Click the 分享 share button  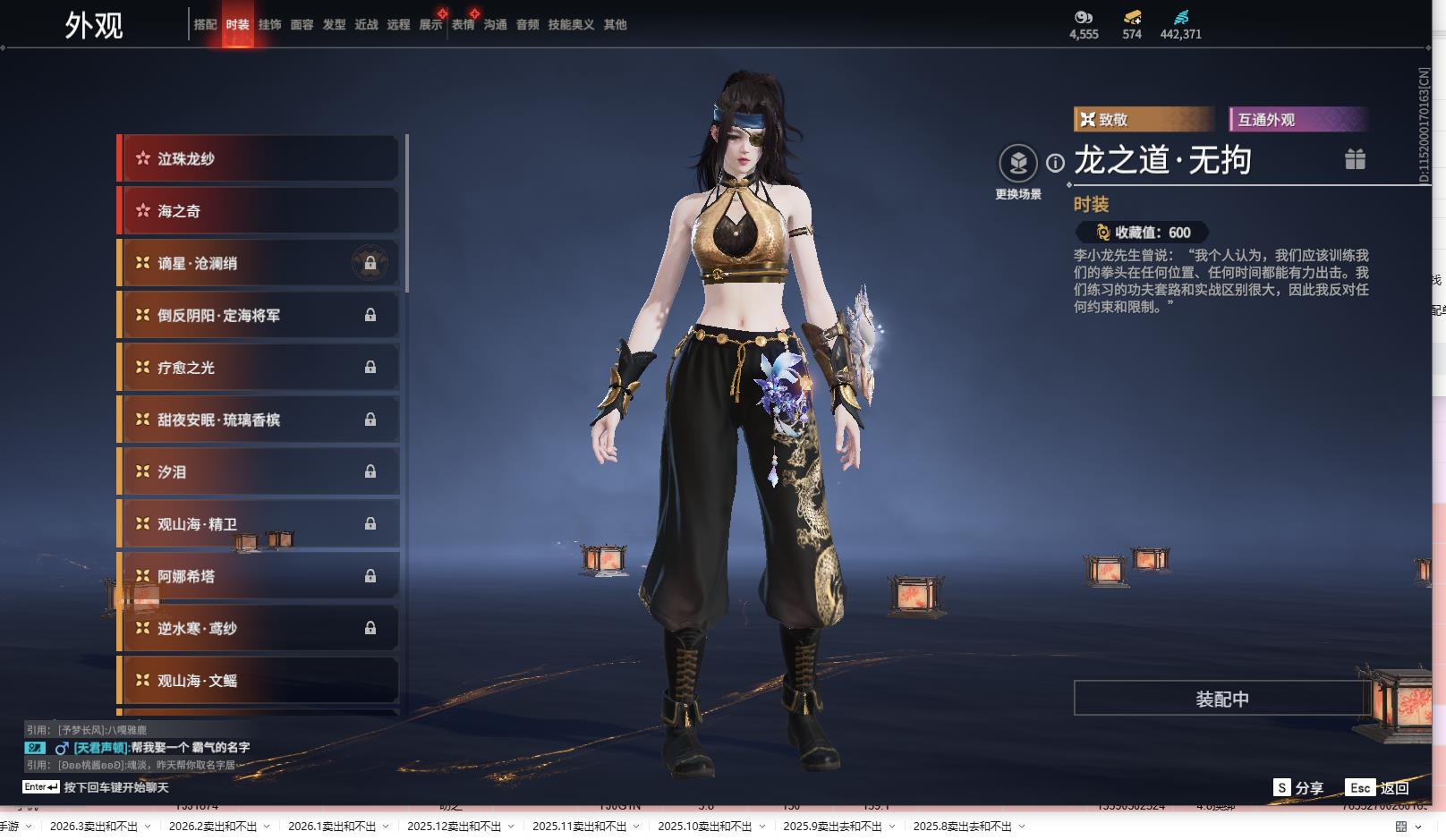pos(1298,788)
